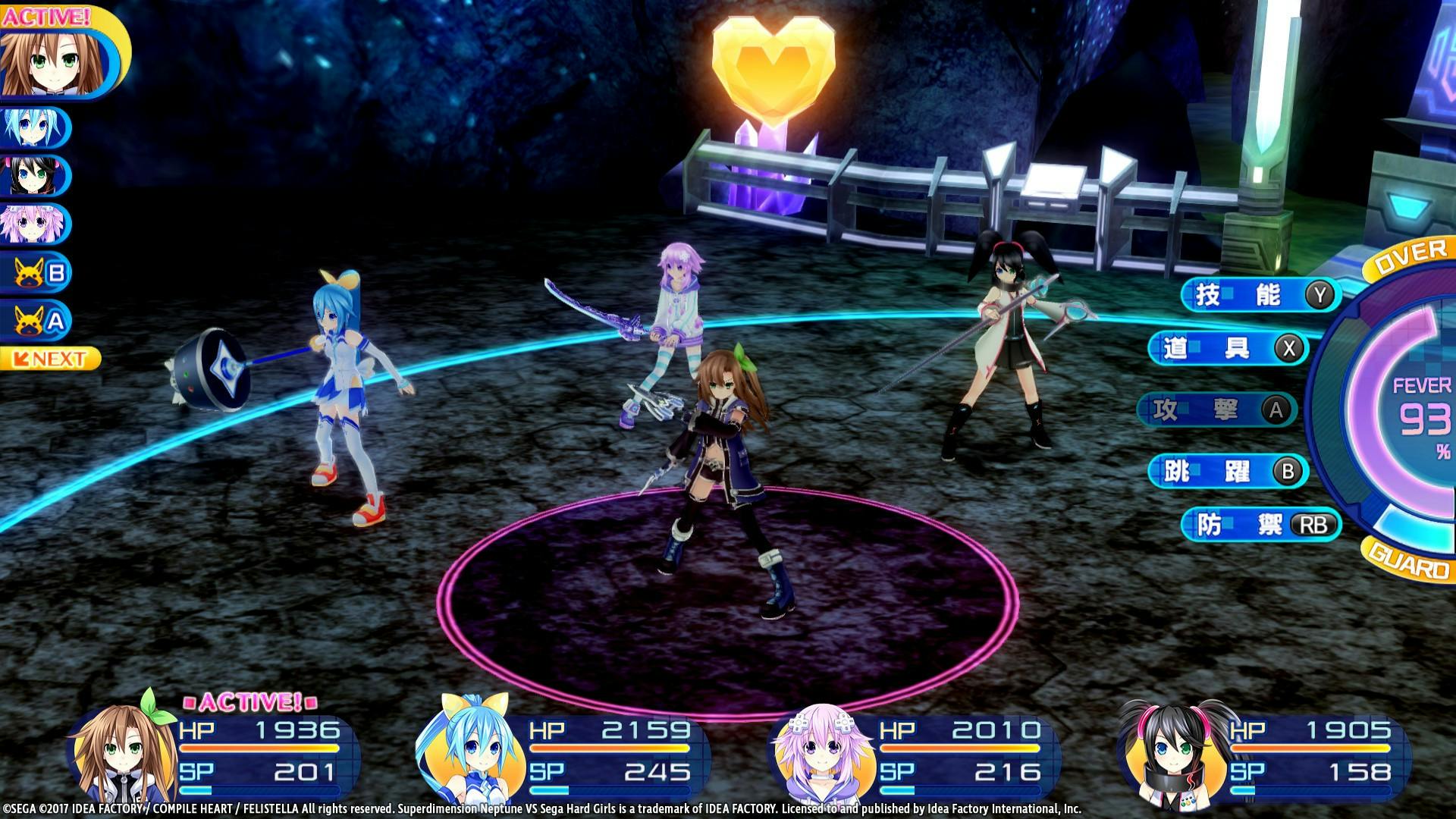Choose the 防禦 (Guard) command
This screenshot has height=819, width=1456.
click(x=1261, y=525)
